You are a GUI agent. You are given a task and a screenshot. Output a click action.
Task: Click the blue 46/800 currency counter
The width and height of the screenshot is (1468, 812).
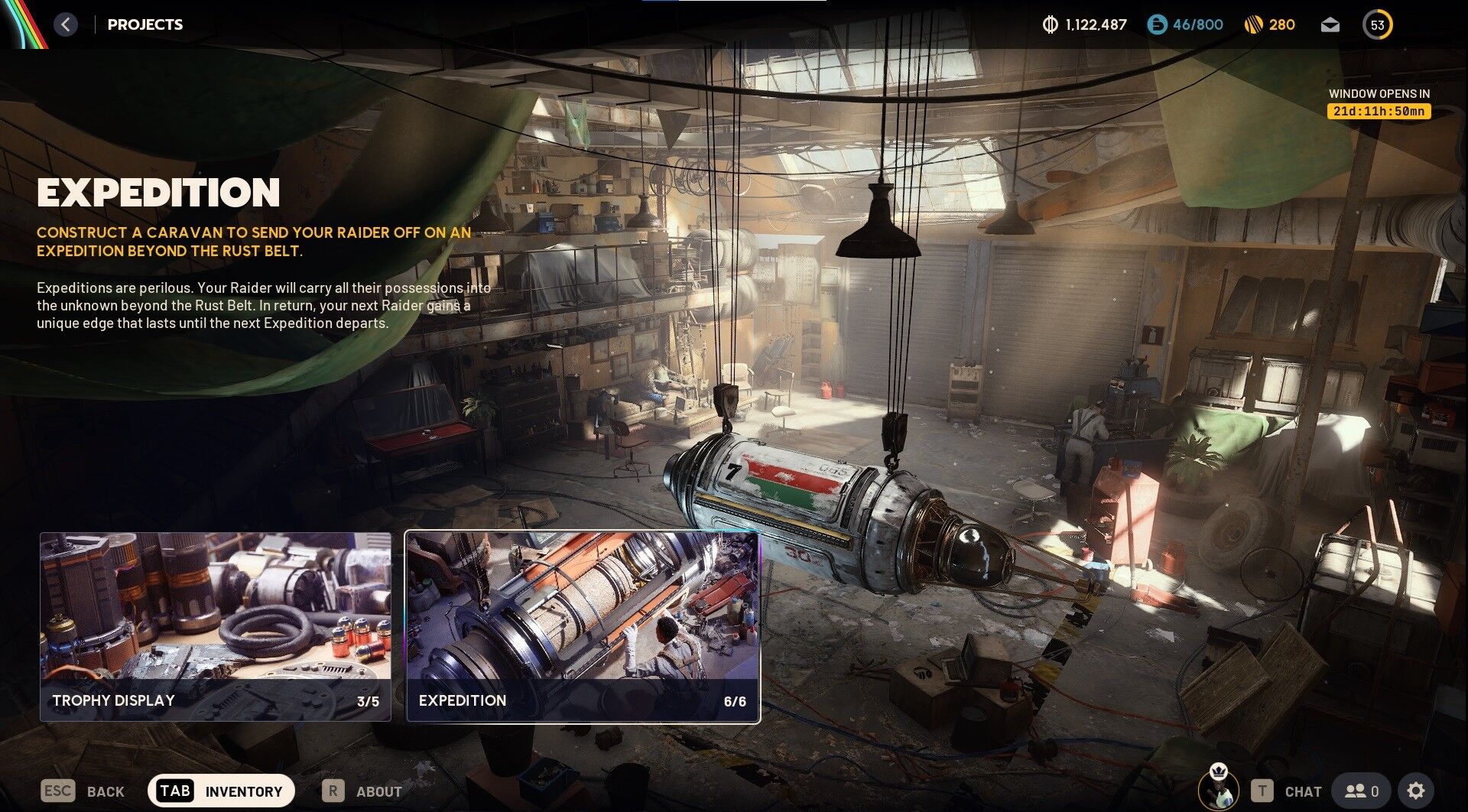(x=1185, y=24)
